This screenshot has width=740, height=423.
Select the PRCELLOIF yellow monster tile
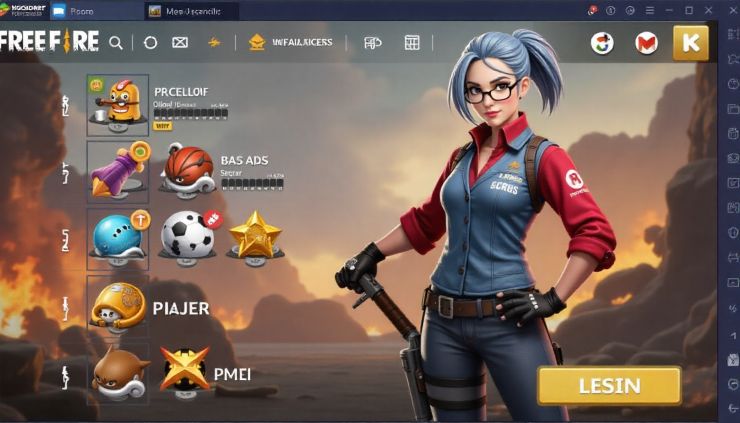click(x=118, y=104)
